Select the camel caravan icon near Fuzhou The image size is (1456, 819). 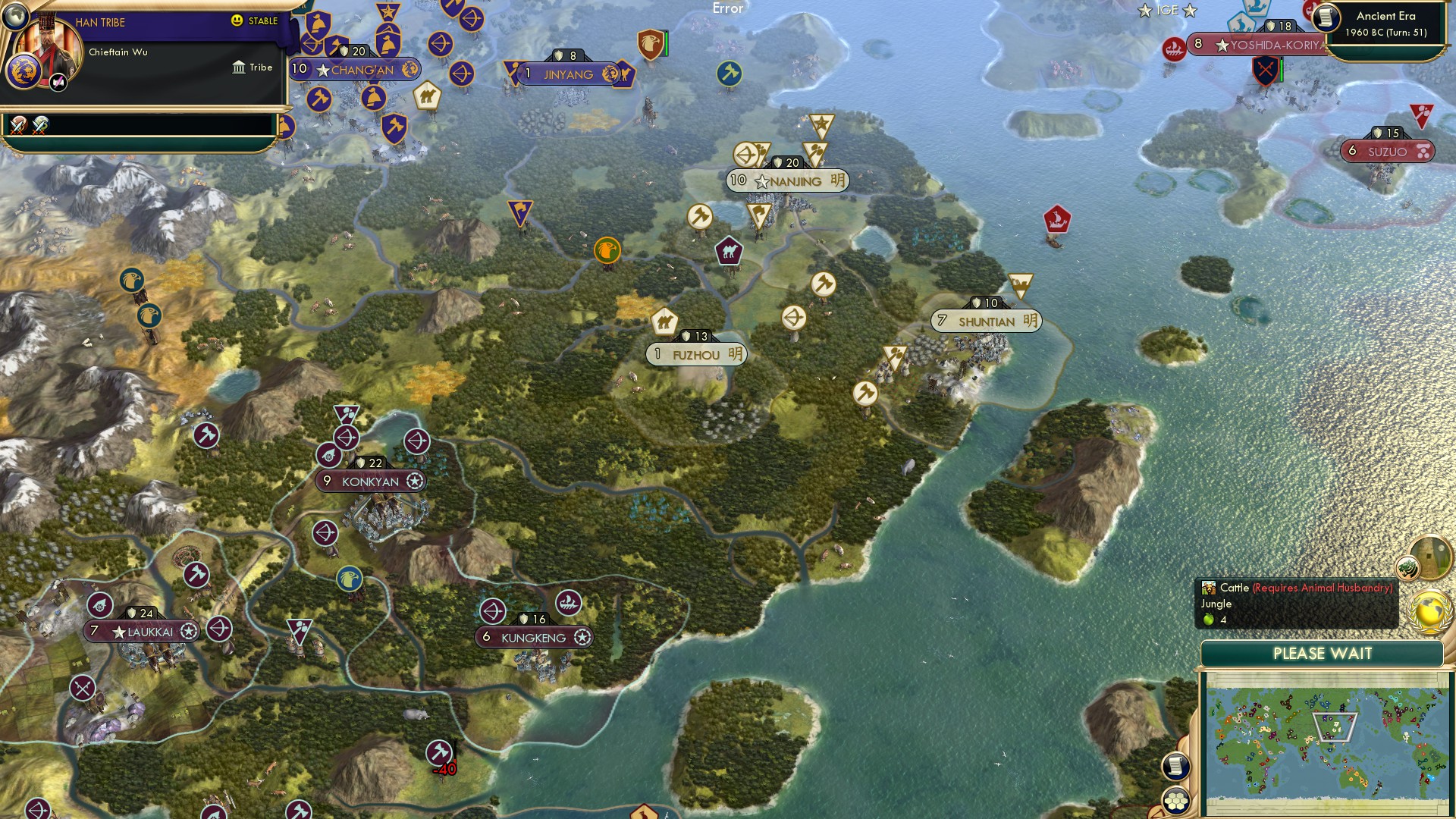click(x=663, y=322)
